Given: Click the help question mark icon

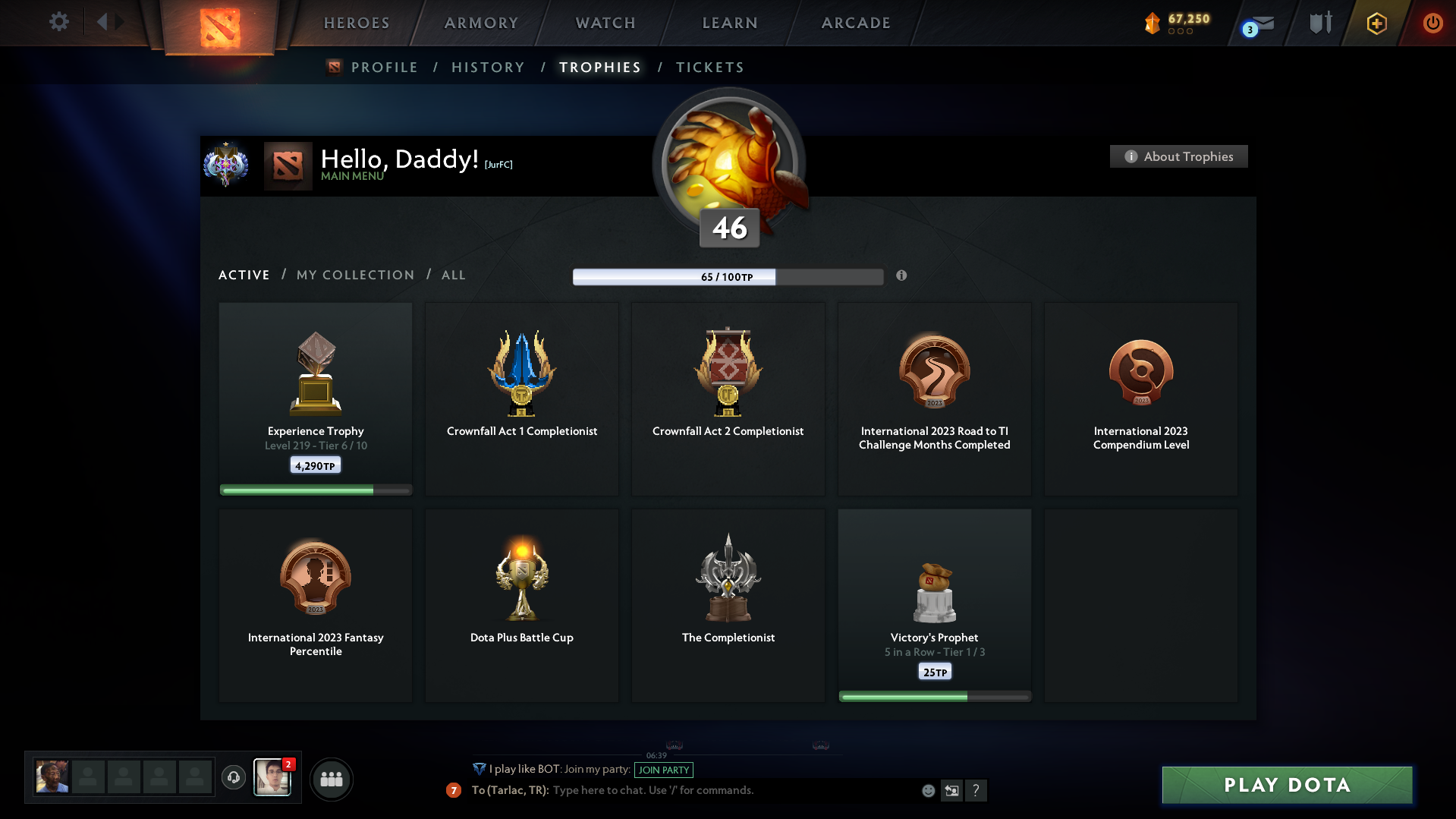Looking at the screenshot, I should pos(977,790).
